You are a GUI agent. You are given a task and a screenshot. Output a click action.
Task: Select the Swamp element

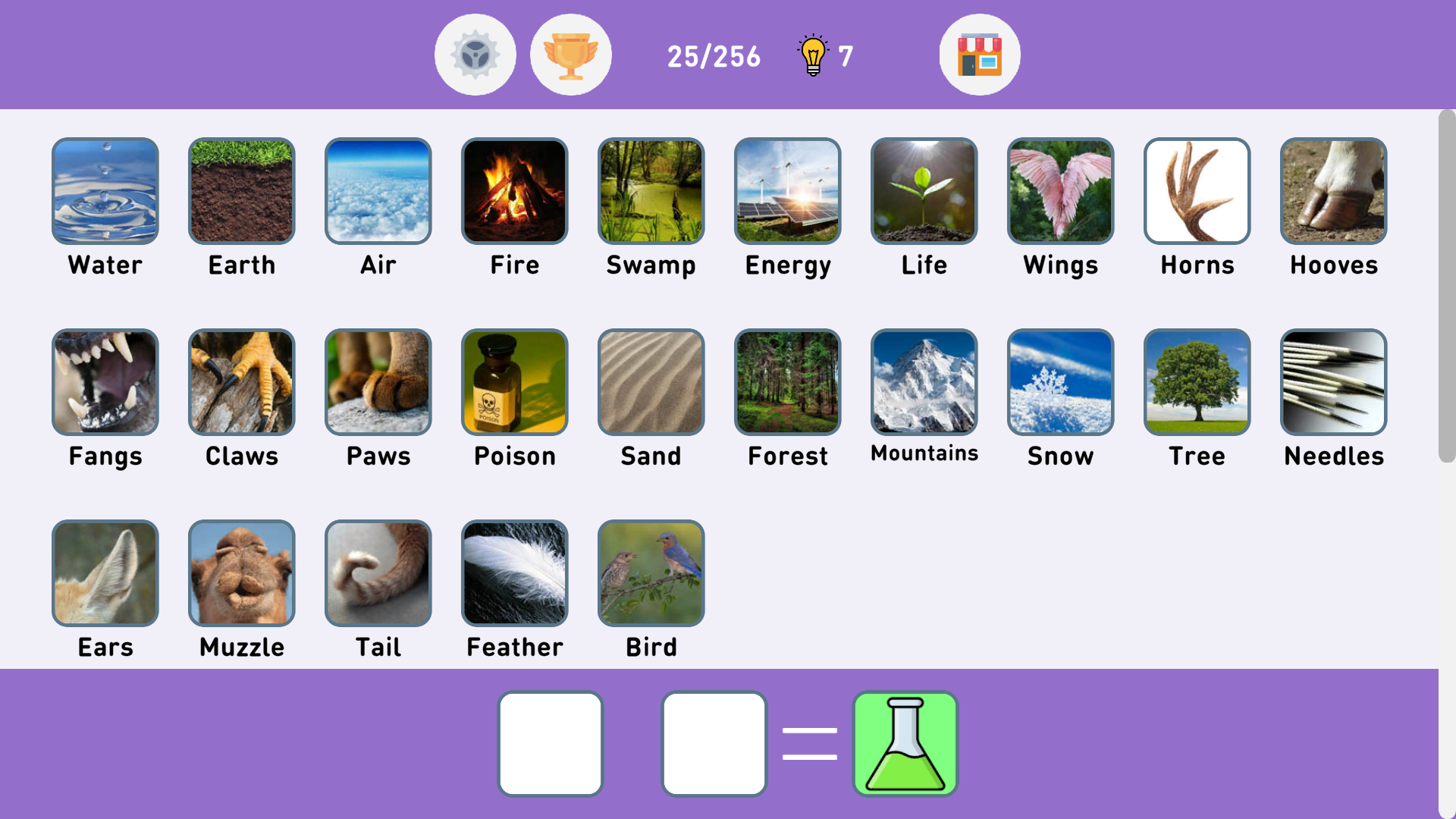click(x=651, y=190)
